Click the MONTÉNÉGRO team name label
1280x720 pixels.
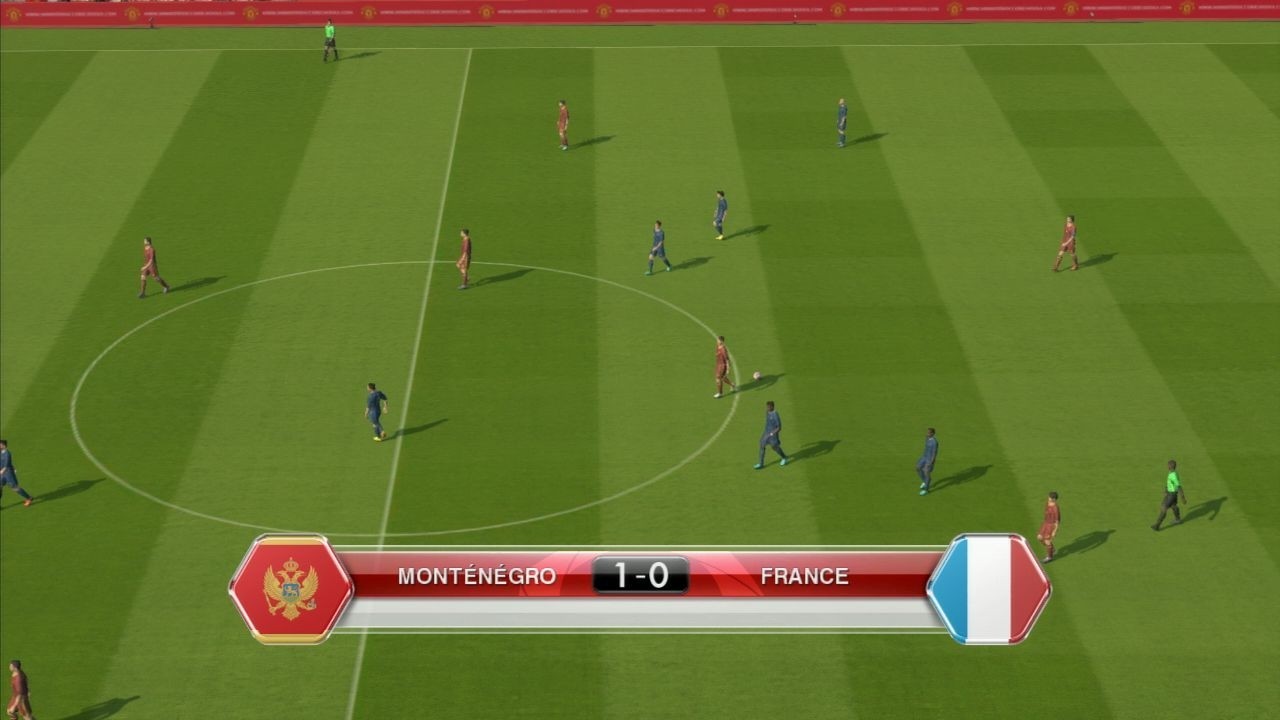[x=479, y=575]
